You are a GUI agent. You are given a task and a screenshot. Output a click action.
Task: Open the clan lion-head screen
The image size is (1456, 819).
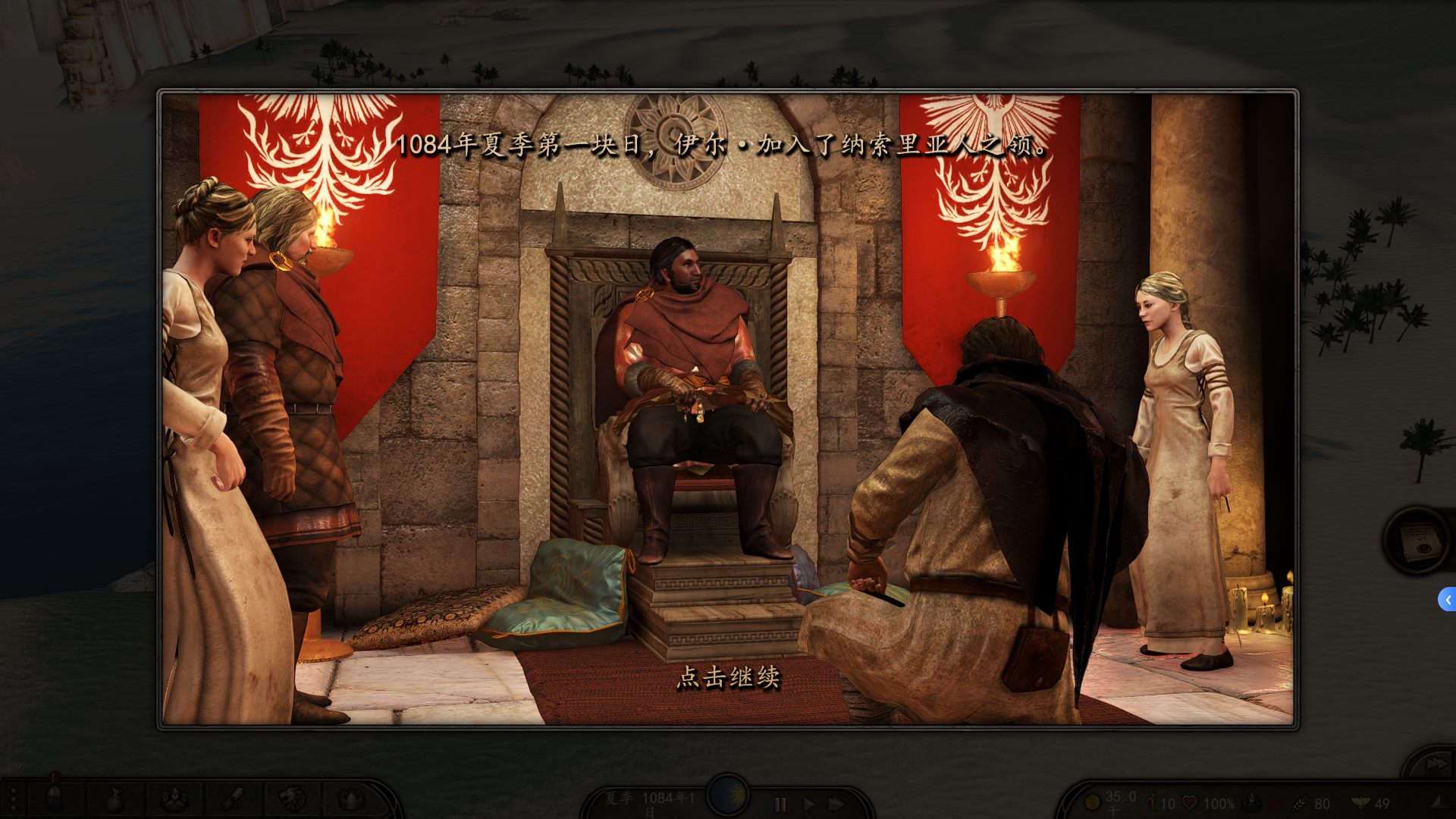(x=292, y=799)
